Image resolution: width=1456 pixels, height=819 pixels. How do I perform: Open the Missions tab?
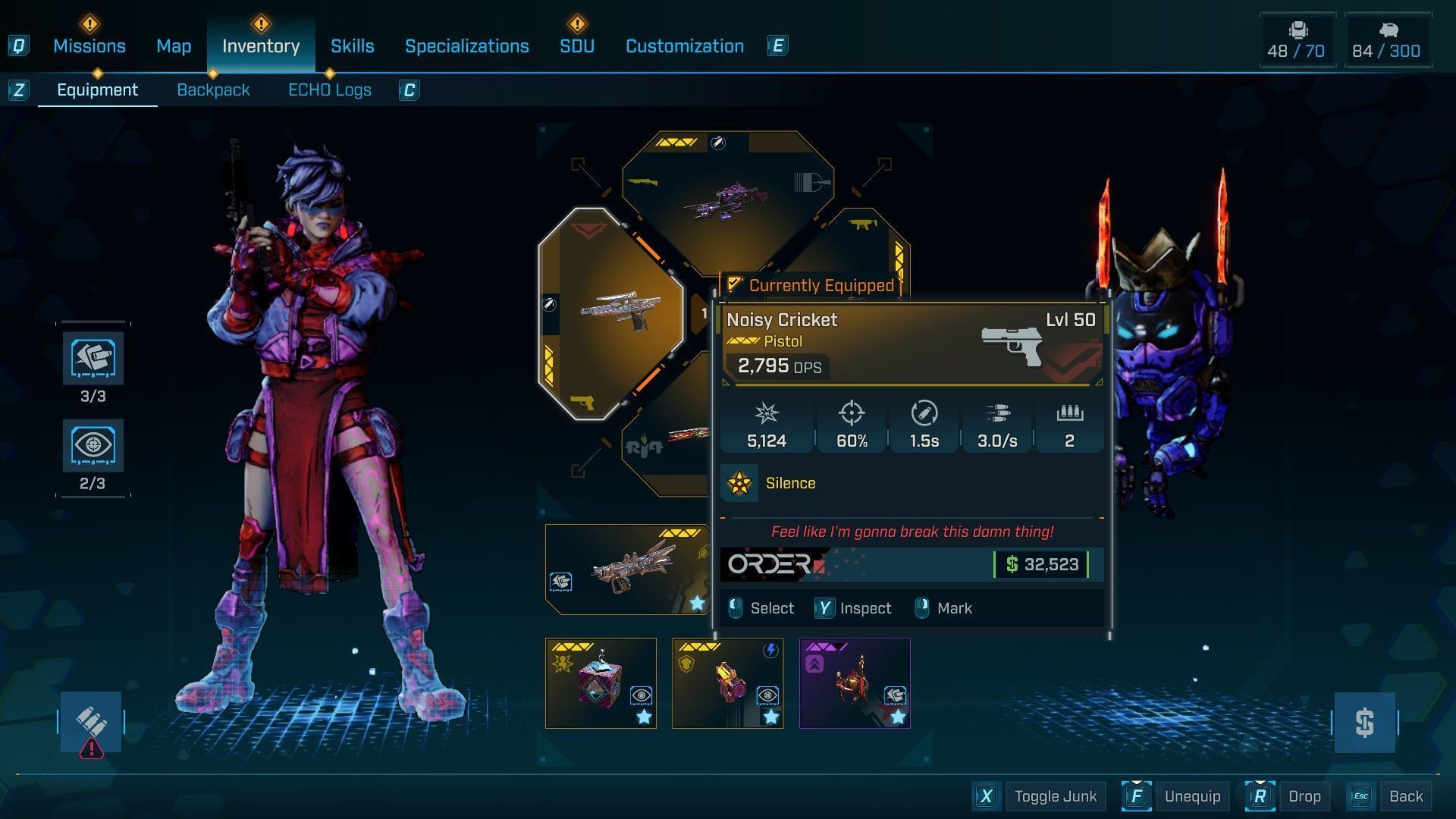click(89, 46)
